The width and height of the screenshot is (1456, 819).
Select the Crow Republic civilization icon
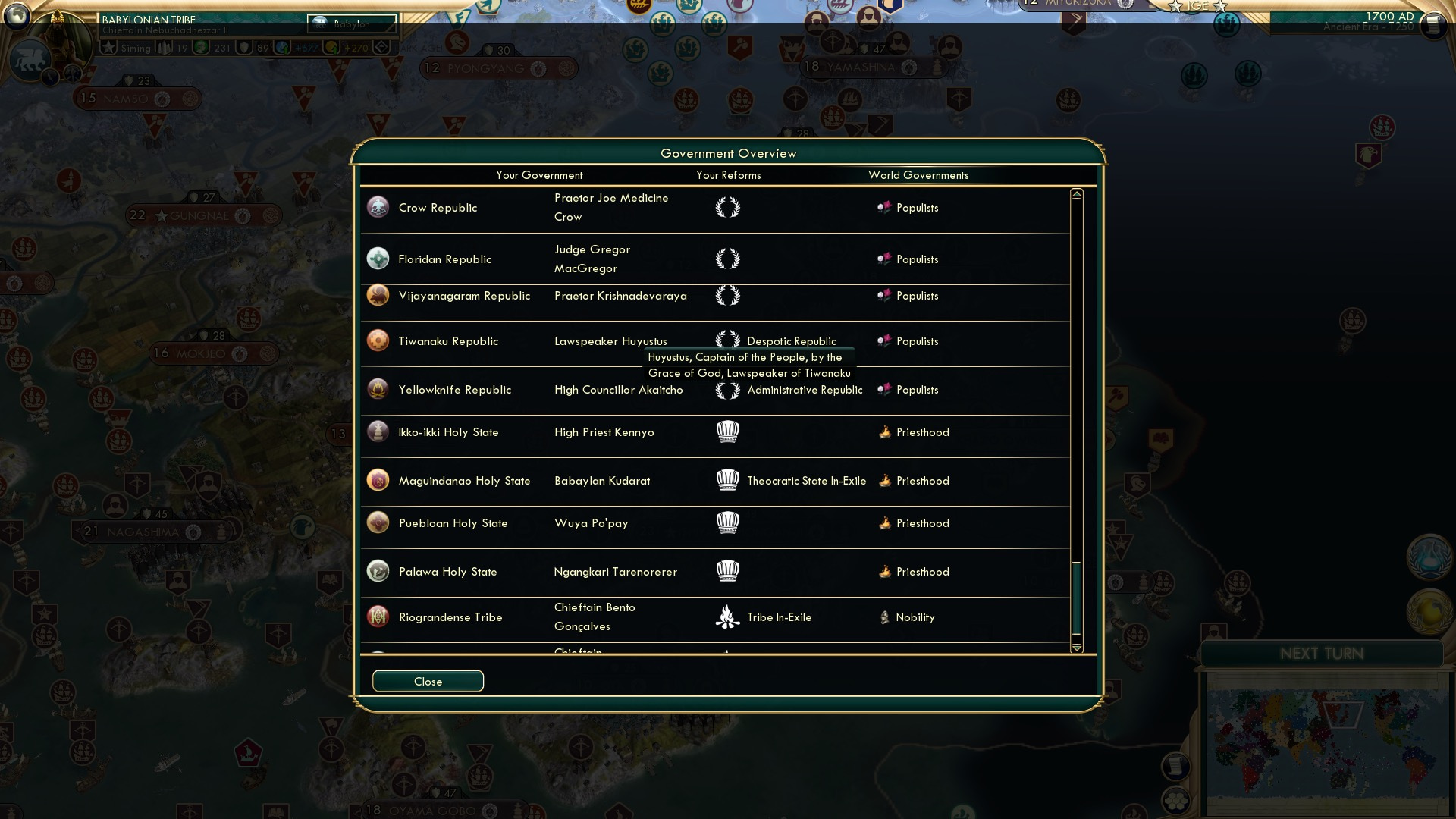pyautogui.click(x=378, y=207)
